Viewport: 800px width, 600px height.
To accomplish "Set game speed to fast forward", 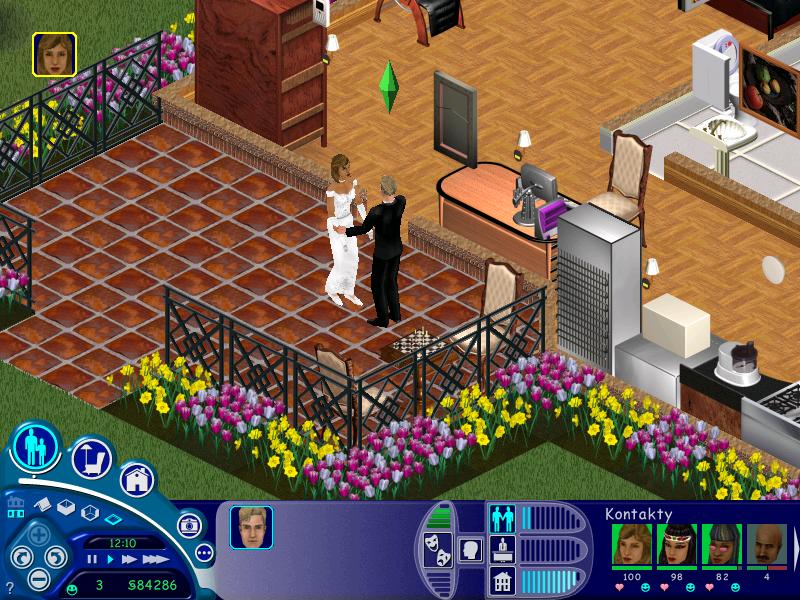I will point(128,559).
